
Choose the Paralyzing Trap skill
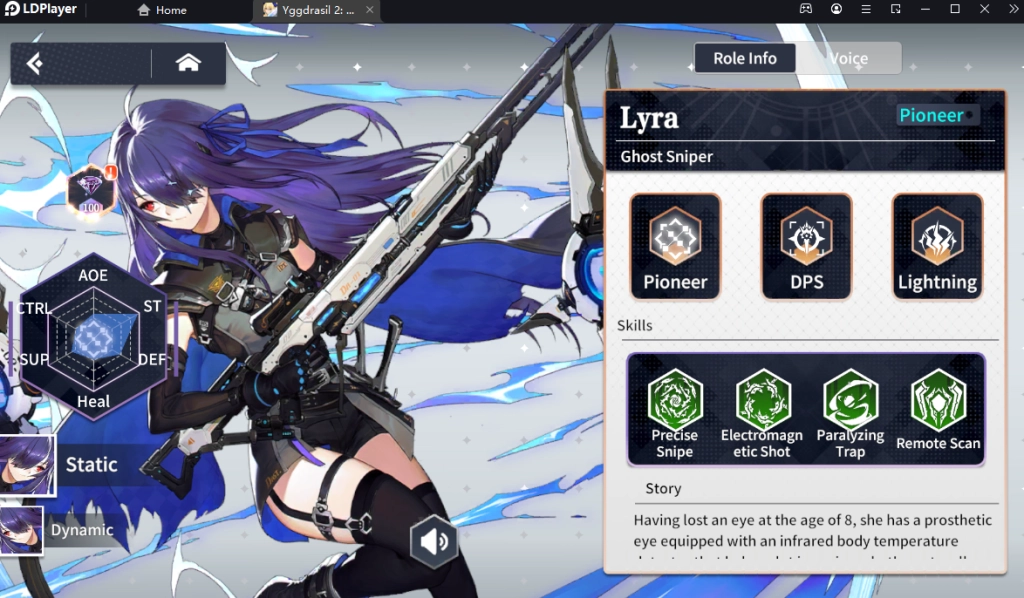click(x=850, y=410)
